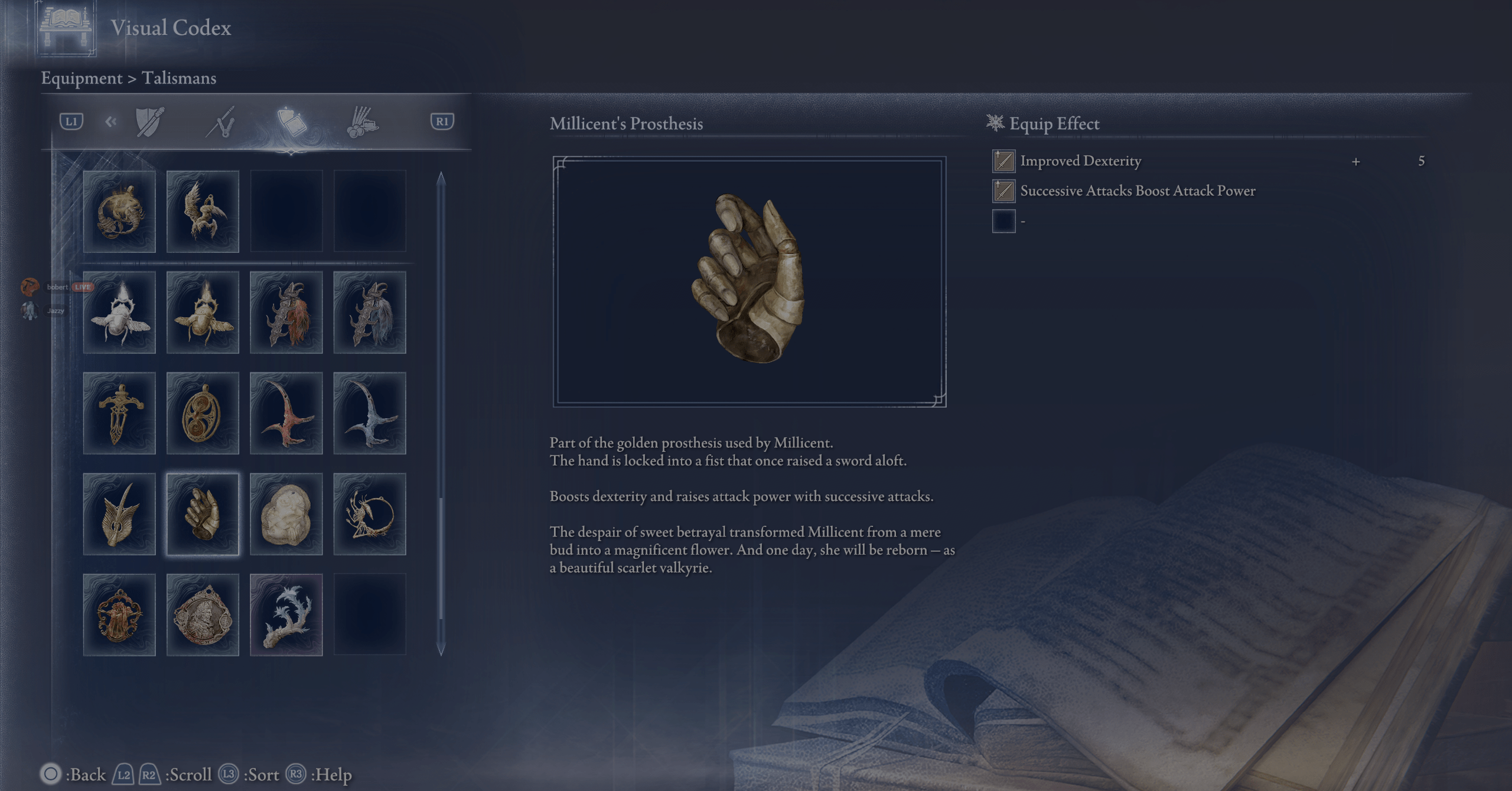Image resolution: width=1512 pixels, height=791 pixels.
Task: Select the silver coin portrait talisman
Action: pyautogui.click(x=203, y=615)
